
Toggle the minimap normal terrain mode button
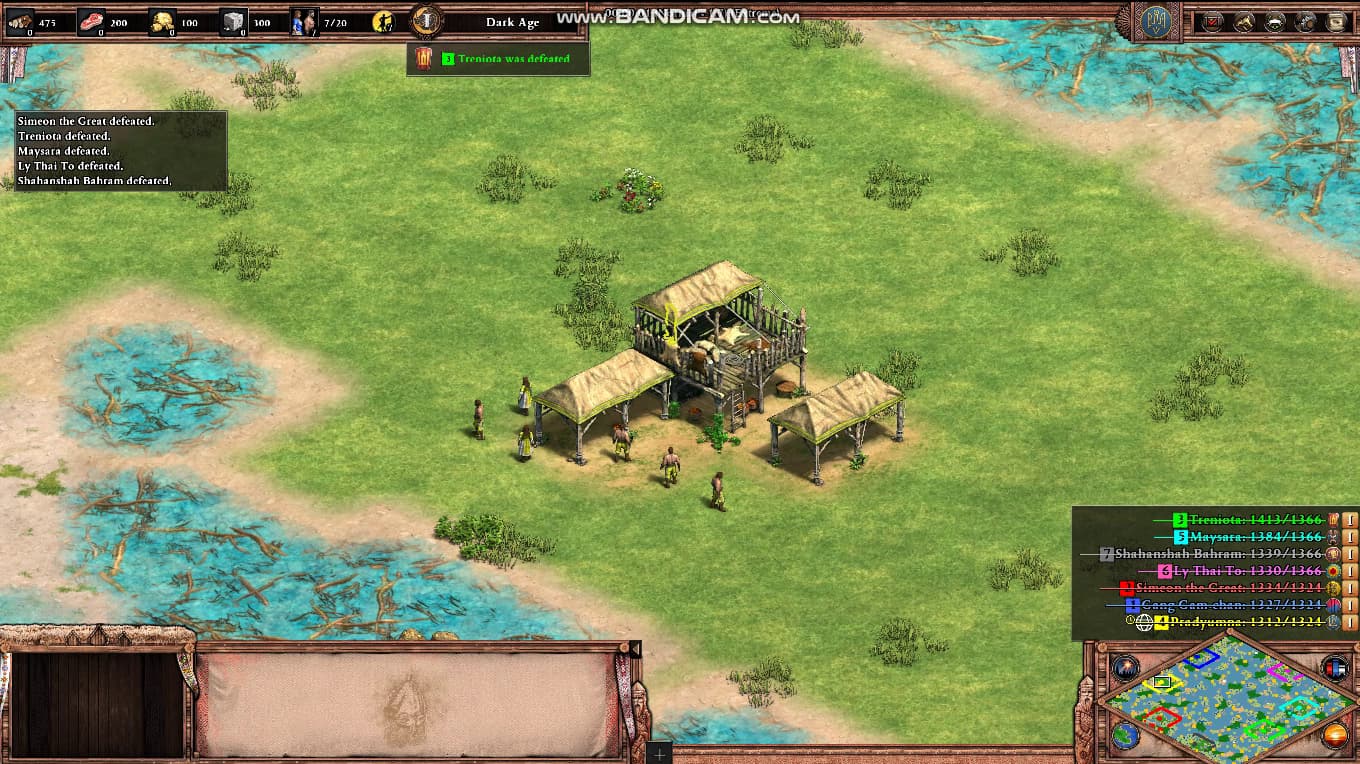[x=1125, y=736]
